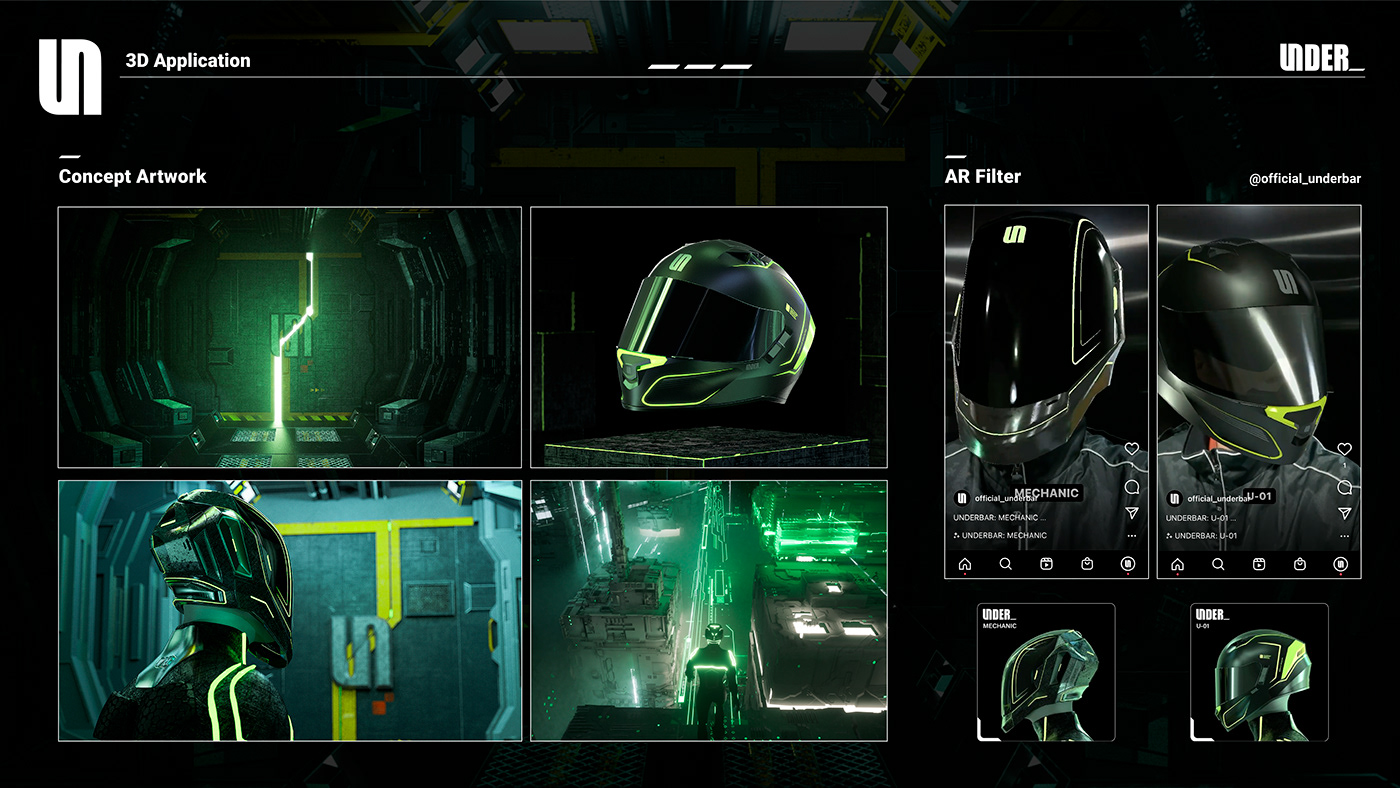Open the three-dot menu on the MECHANIC post
Viewport: 1400px width, 788px height.
[1132, 536]
